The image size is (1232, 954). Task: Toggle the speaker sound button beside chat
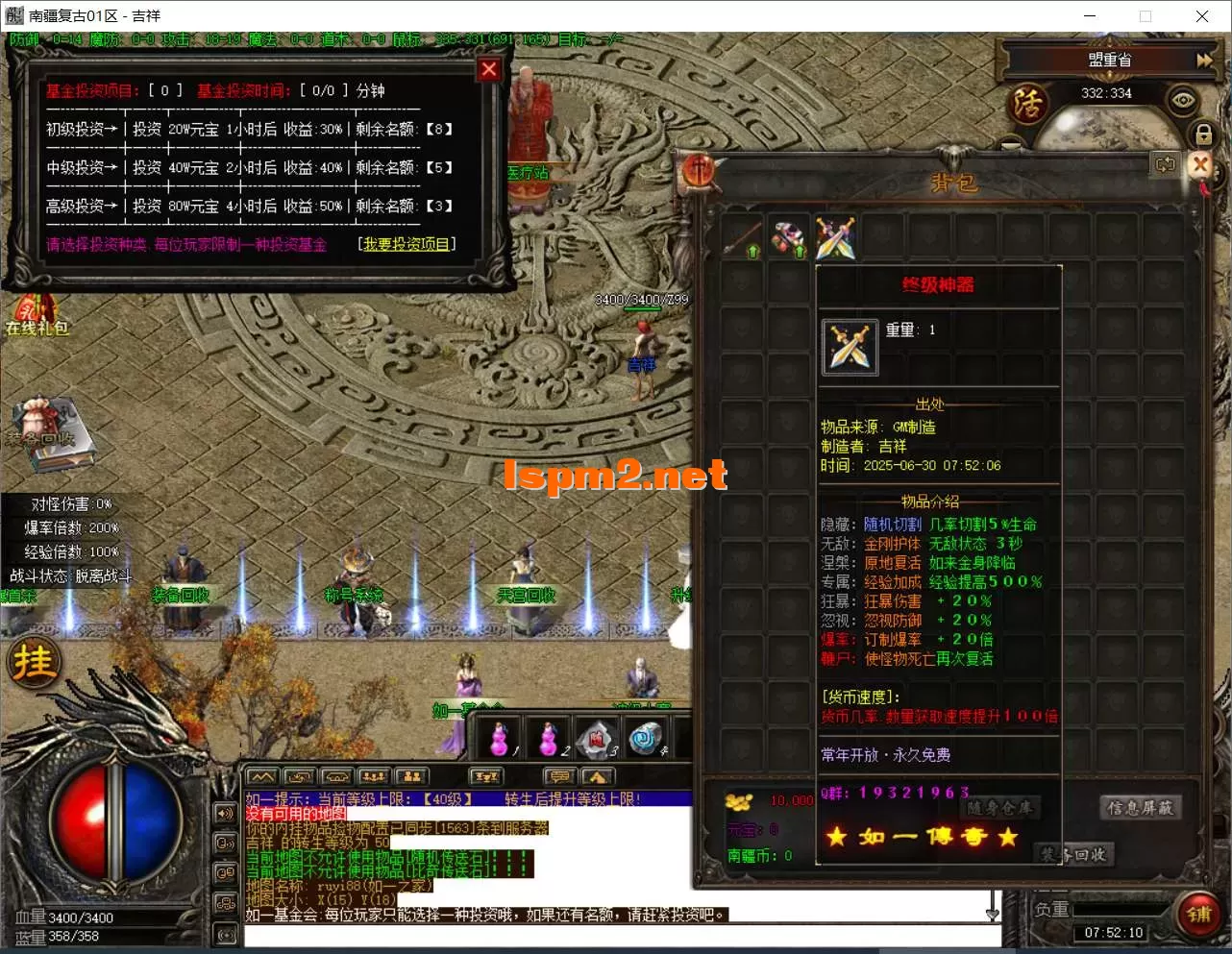click(x=226, y=813)
